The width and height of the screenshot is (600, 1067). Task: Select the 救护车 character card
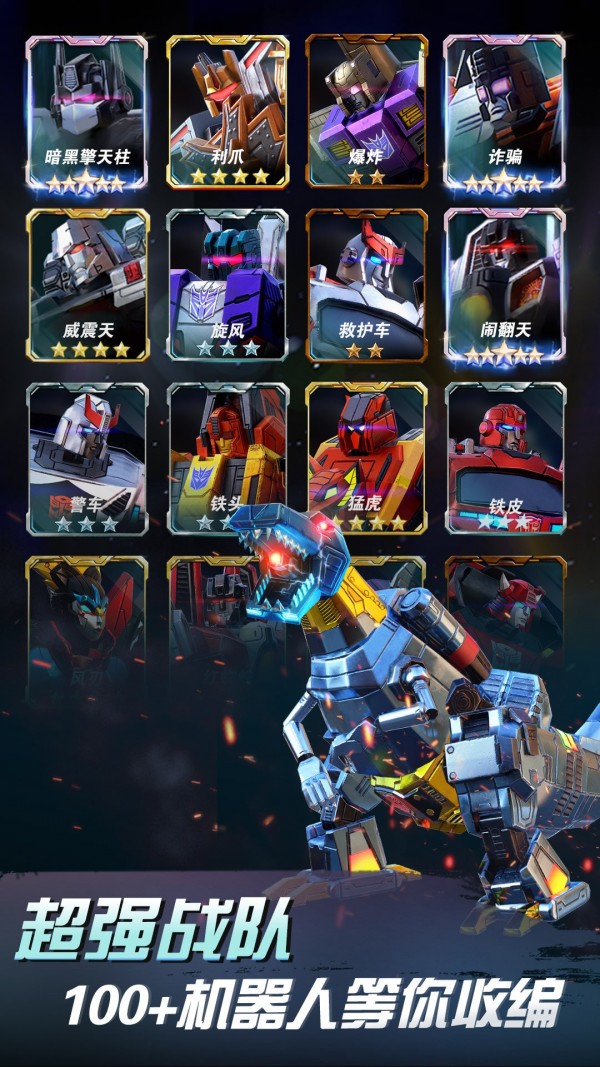point(366,285)
